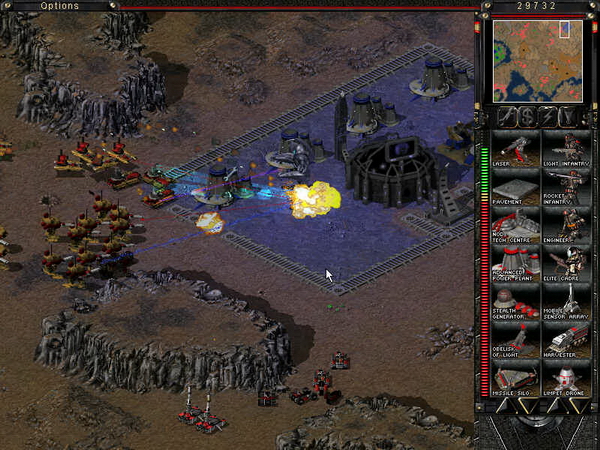Activate the sell dollar-sign button
600x450 pixels.
[528, 116]
